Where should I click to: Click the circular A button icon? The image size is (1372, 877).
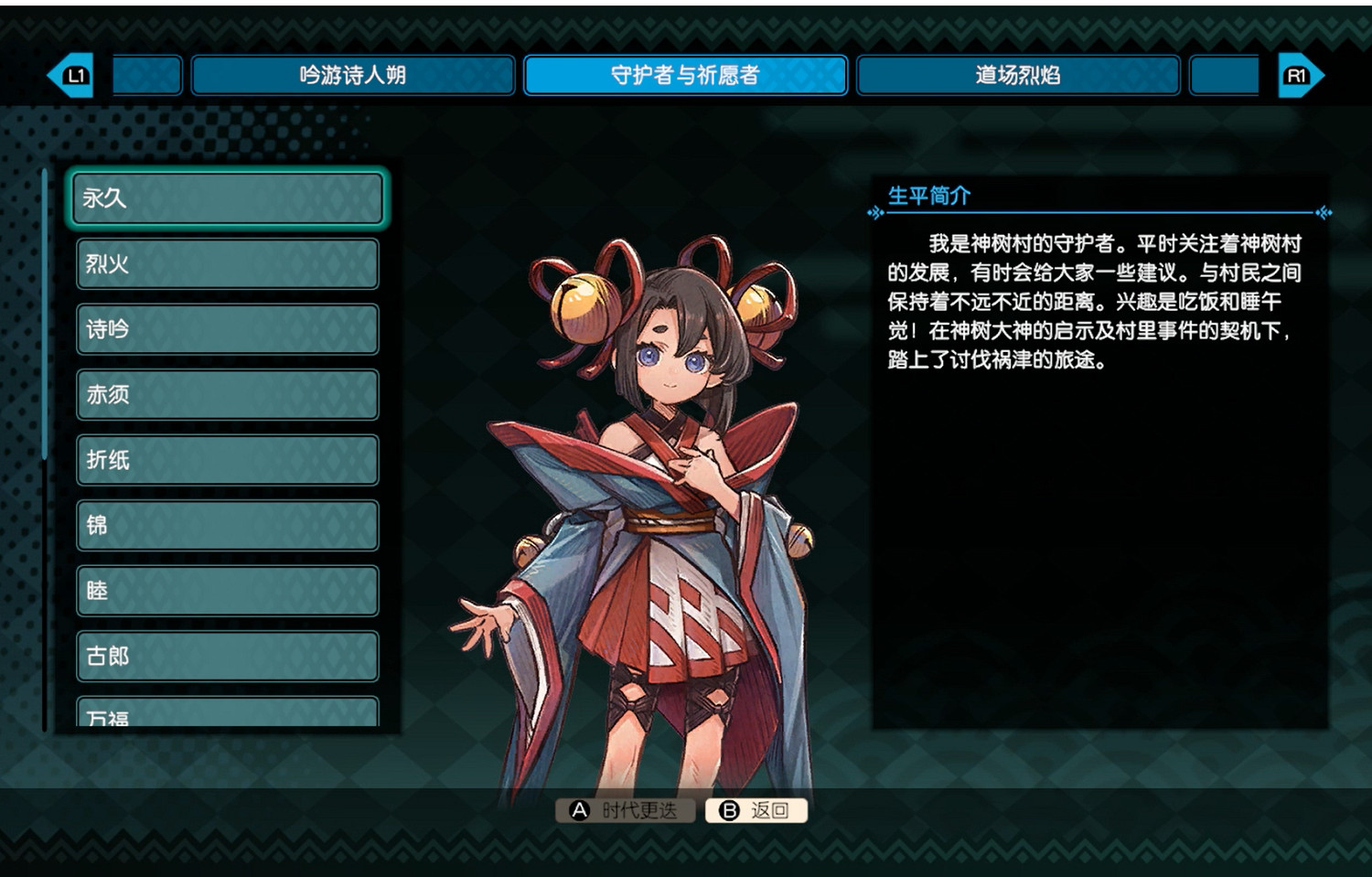(578, 810)
